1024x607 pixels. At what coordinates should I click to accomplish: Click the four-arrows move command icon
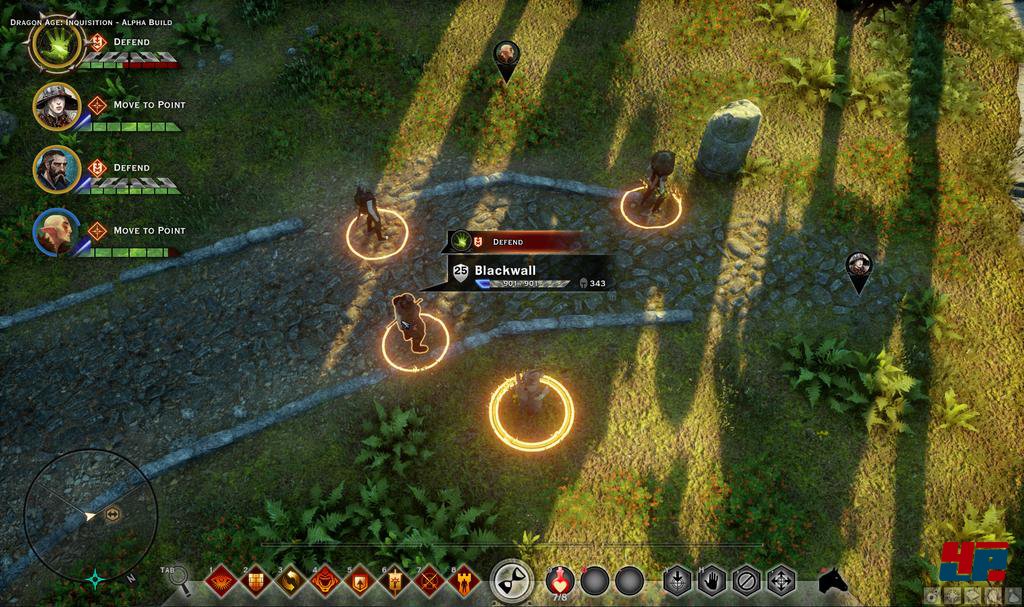[x=781, y=580]
